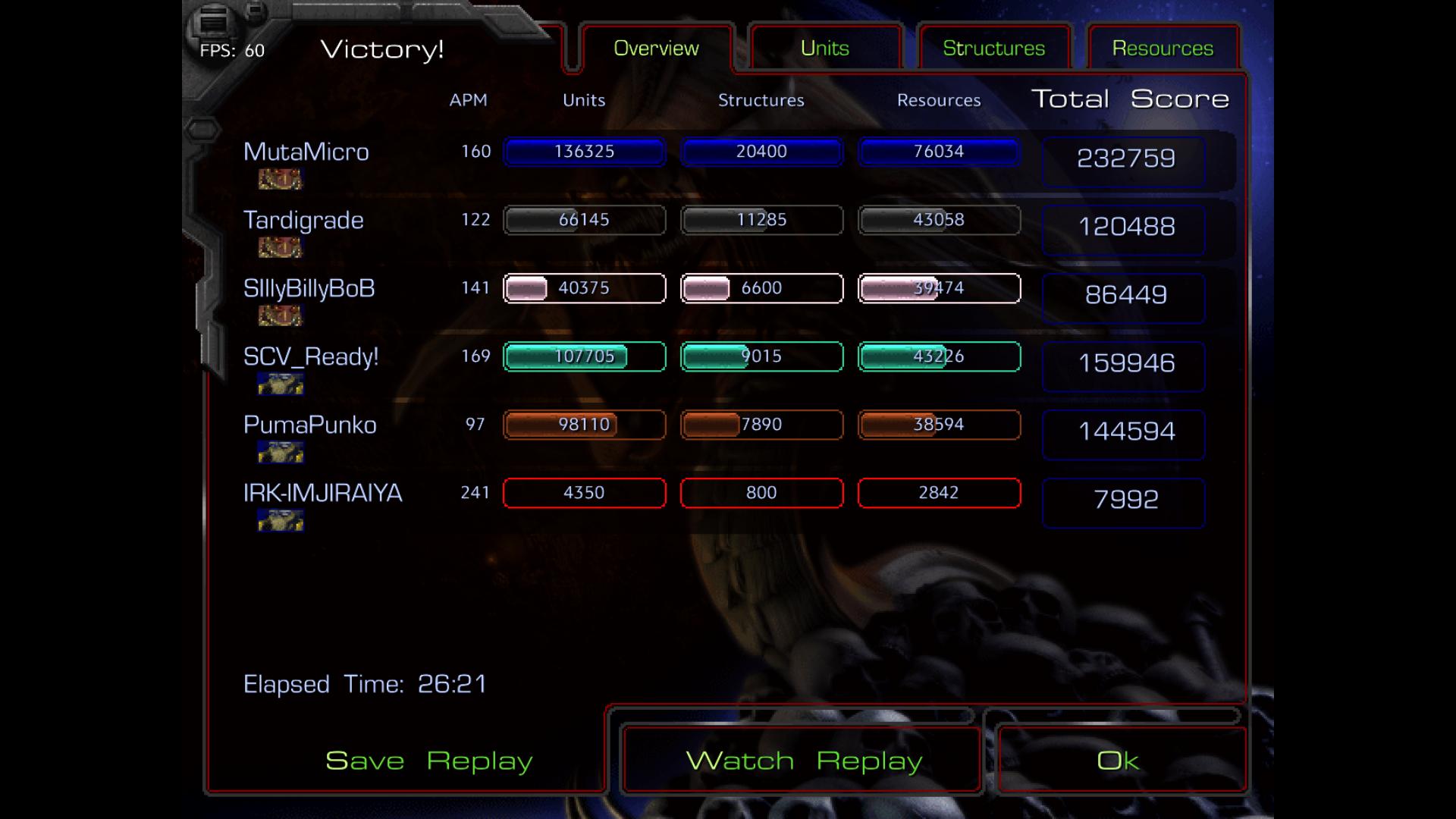Pick the PumaPunko player entry
The image size is (1456, 819).
[x=309, y=425]
